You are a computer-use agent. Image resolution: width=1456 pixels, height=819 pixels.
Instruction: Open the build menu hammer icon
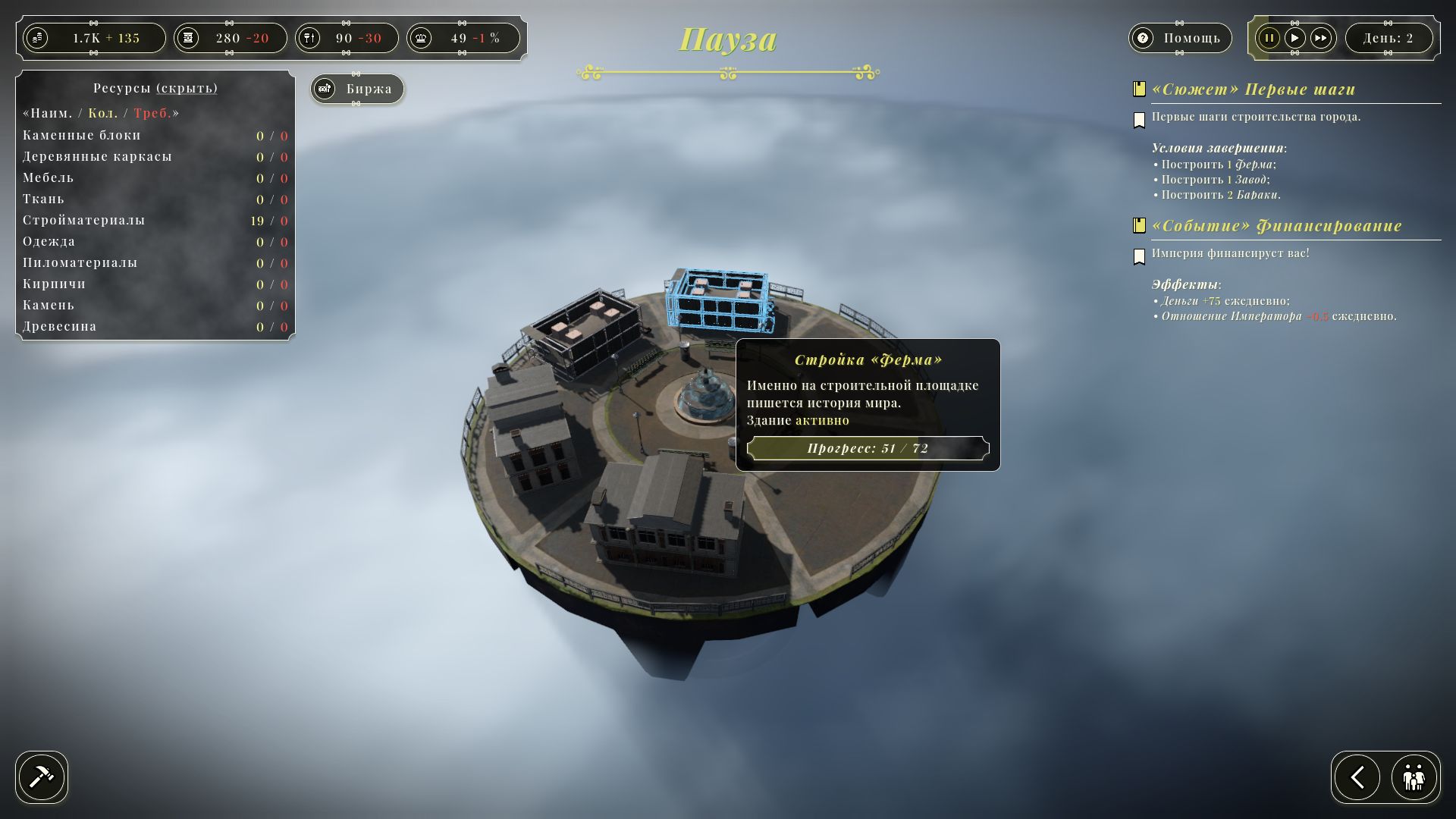tap(42, 777)
